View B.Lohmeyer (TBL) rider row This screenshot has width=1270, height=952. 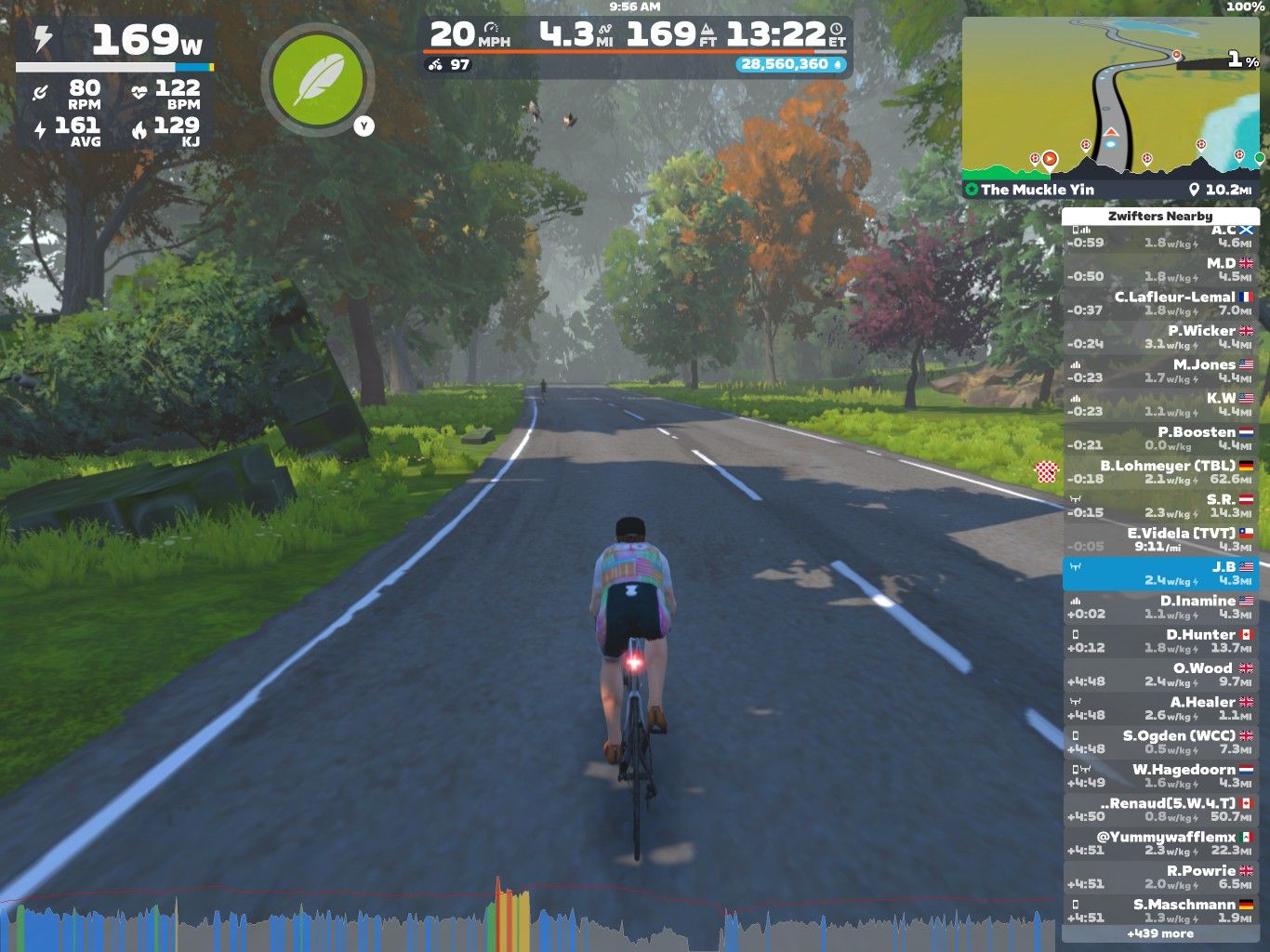click(1160, 472)
